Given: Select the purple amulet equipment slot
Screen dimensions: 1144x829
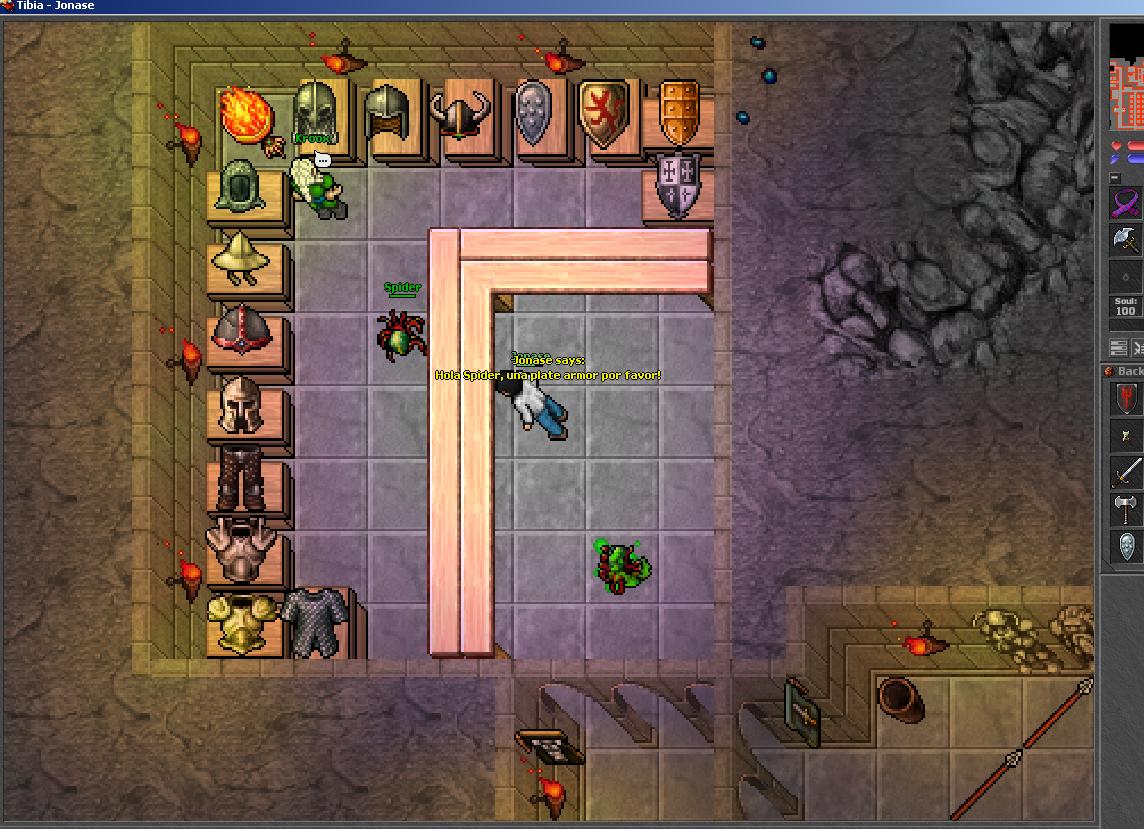Looking at the screenshot, I should (x=1127, y=204).
